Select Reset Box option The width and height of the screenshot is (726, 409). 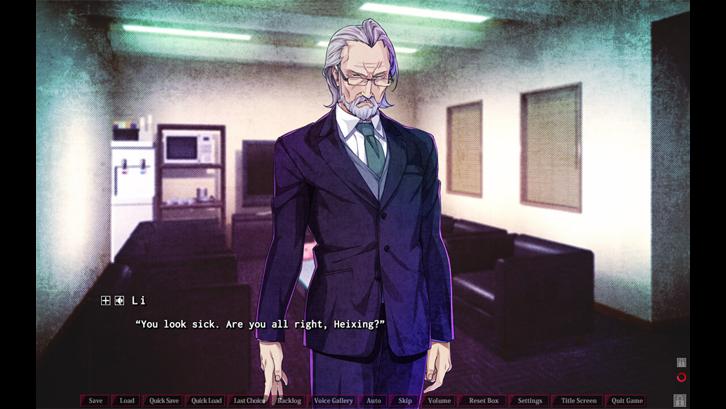tap(483, 401)
